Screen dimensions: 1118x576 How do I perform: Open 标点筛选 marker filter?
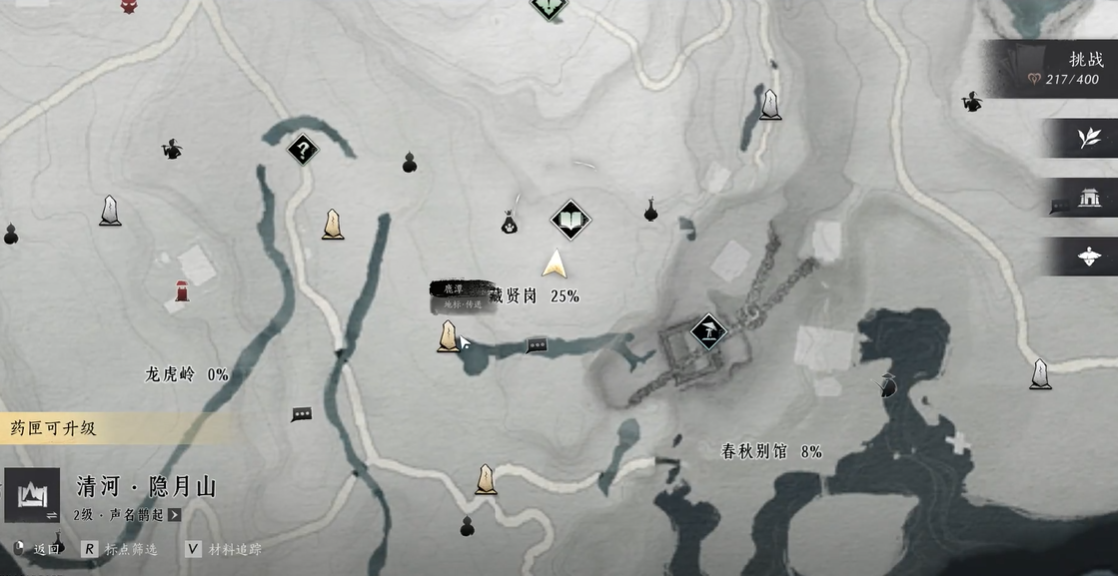point(120,549)
